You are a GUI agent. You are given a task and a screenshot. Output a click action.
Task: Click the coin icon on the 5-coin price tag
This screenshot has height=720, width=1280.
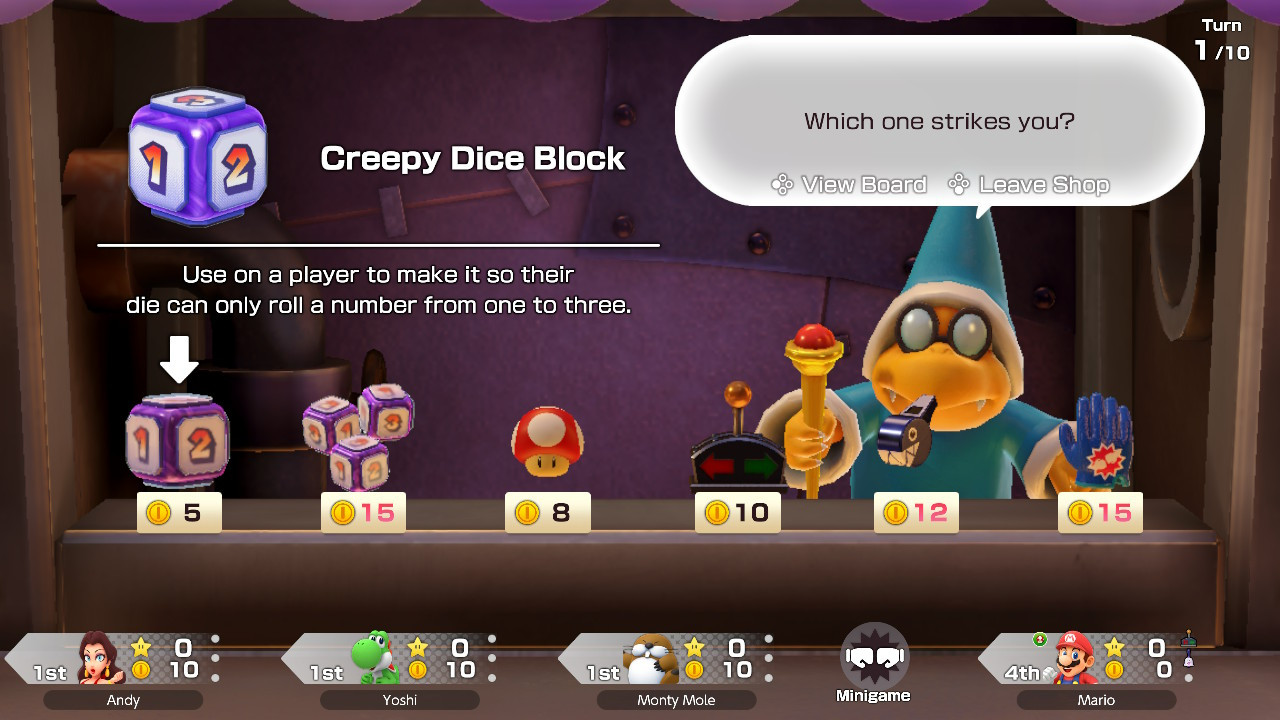click(158, 512)
